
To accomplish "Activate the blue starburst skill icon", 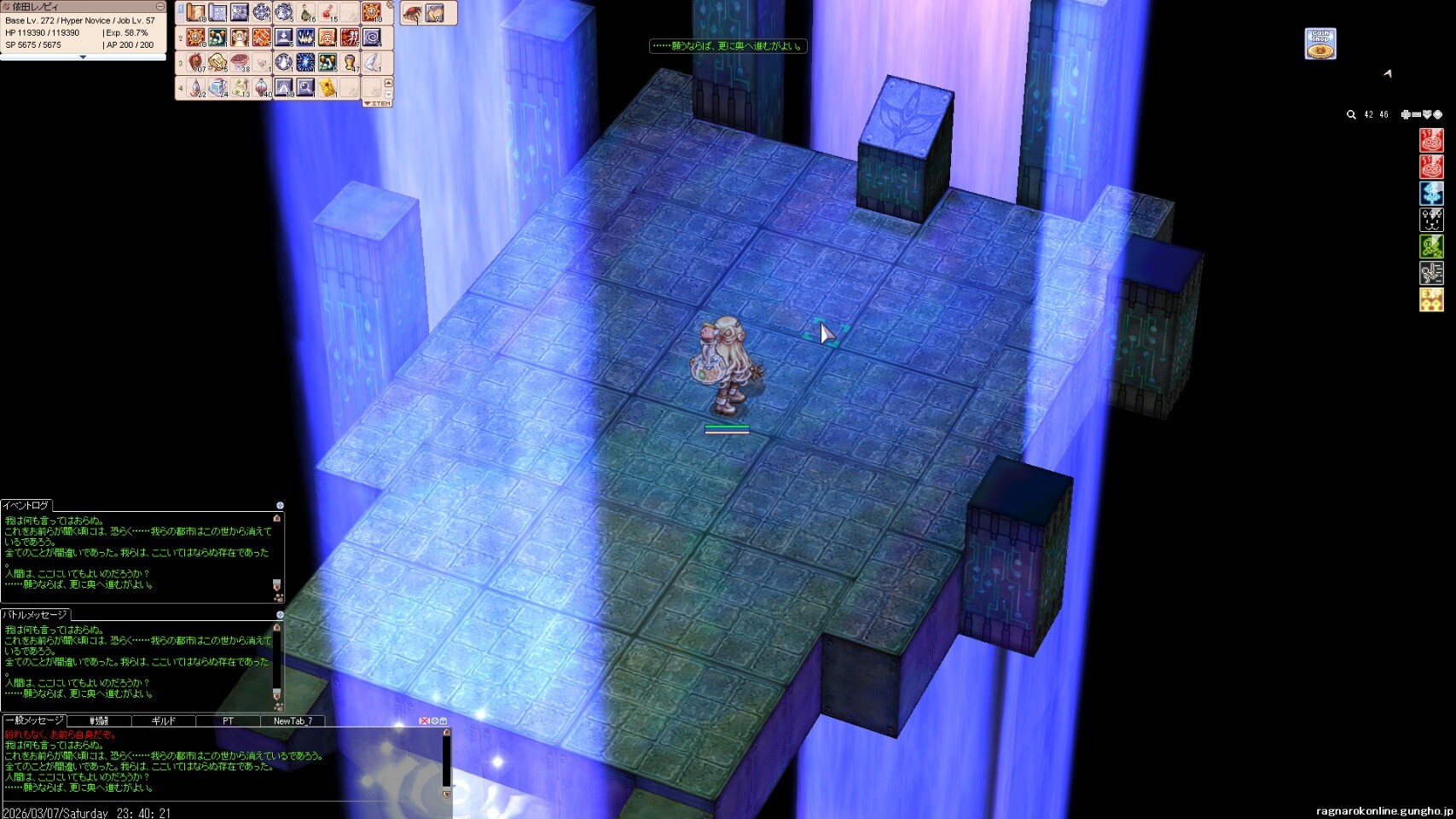I will click(305, 62).
